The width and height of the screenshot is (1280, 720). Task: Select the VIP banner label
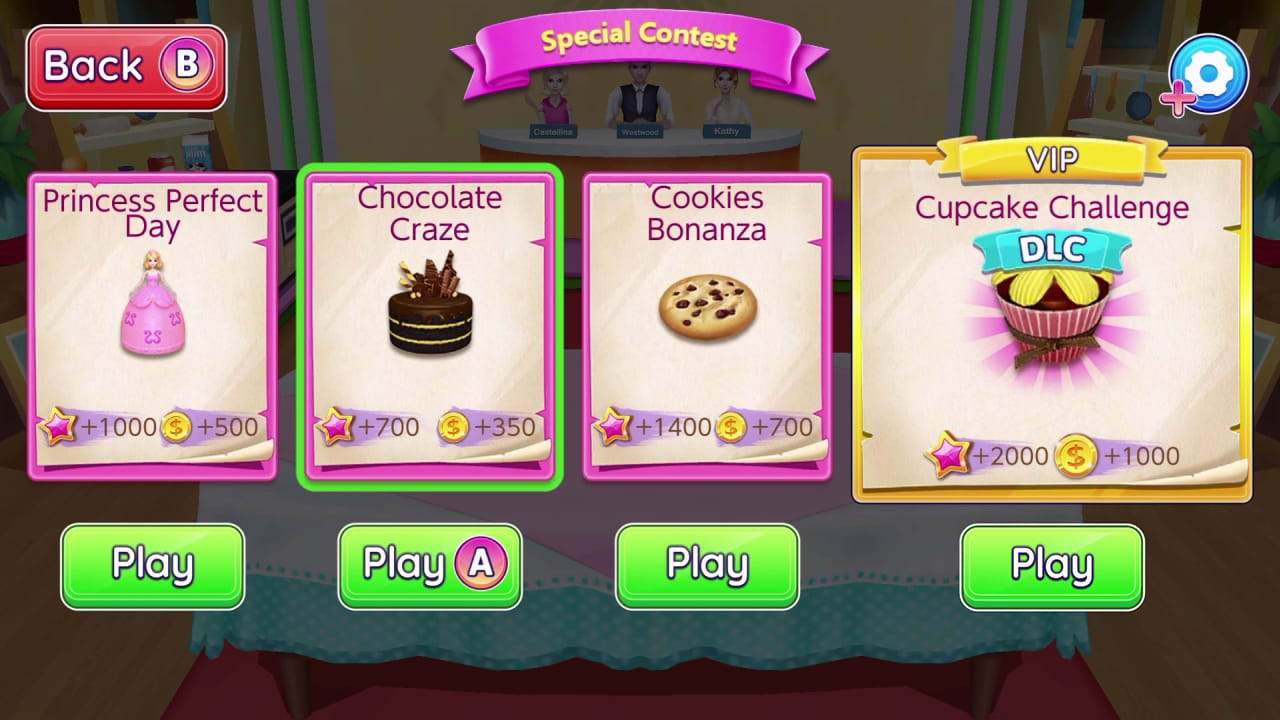pyautogui.click(x=1052, y=160)
